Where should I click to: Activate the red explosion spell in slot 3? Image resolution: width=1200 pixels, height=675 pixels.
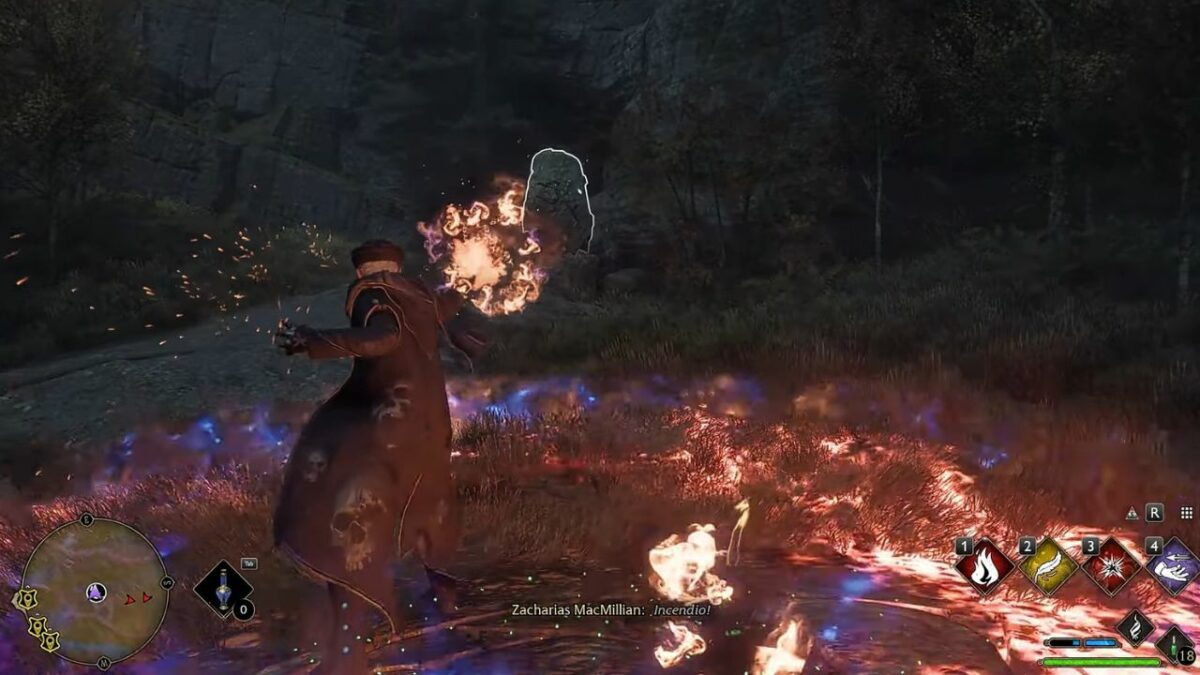(x=1110, y=567)
